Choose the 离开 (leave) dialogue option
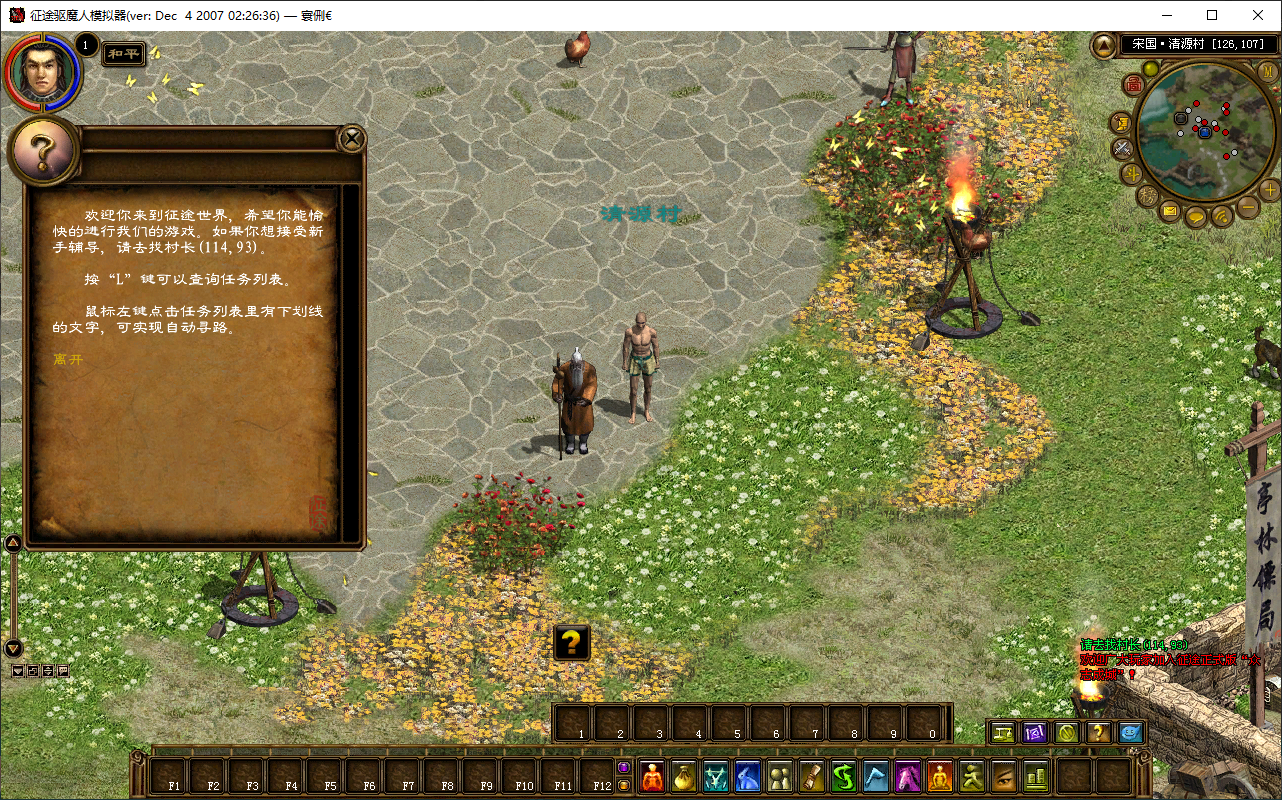Viewport: 1282px width, 800px height. pos(68,358)
